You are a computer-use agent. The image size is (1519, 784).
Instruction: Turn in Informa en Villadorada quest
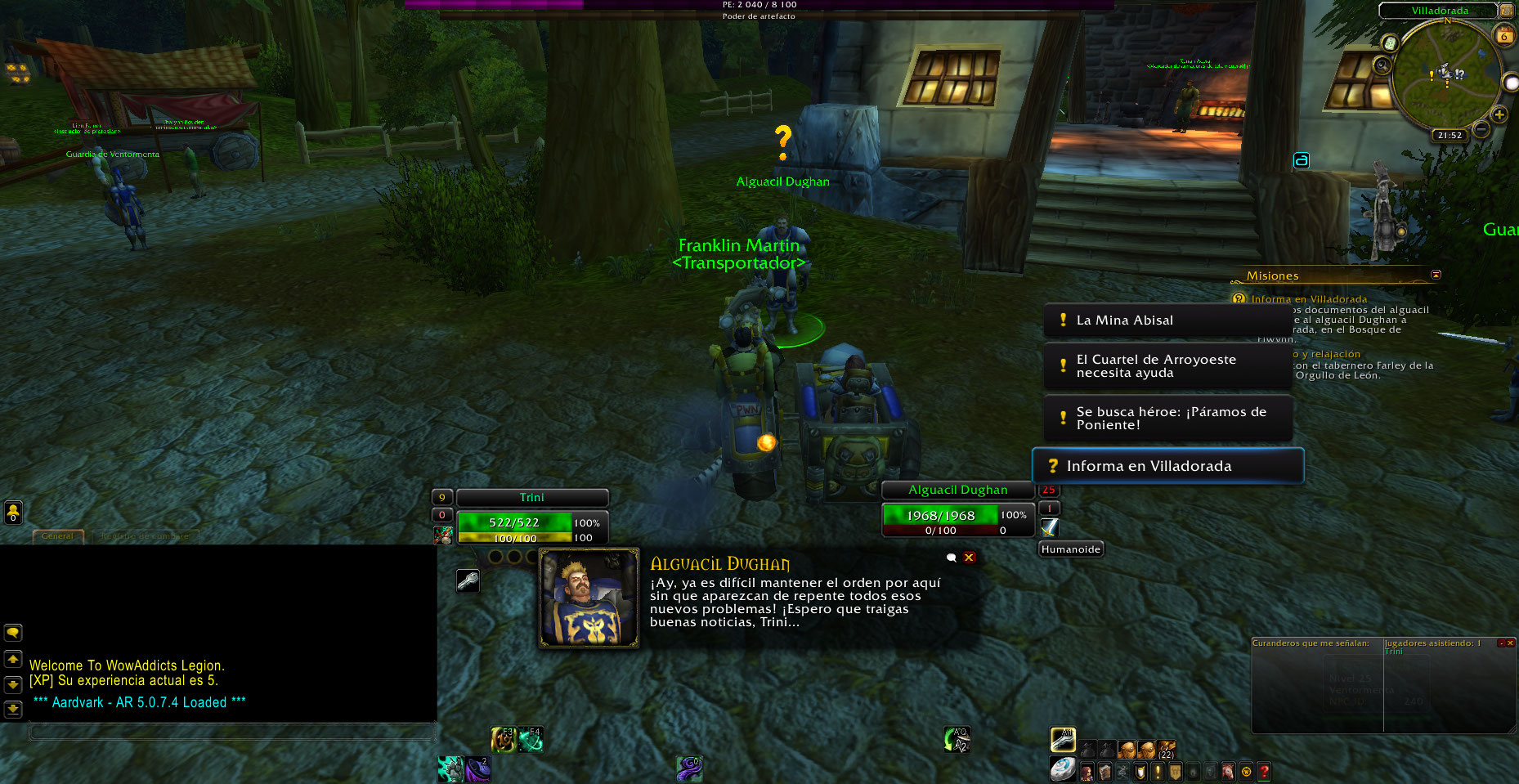coord(1167,466)
